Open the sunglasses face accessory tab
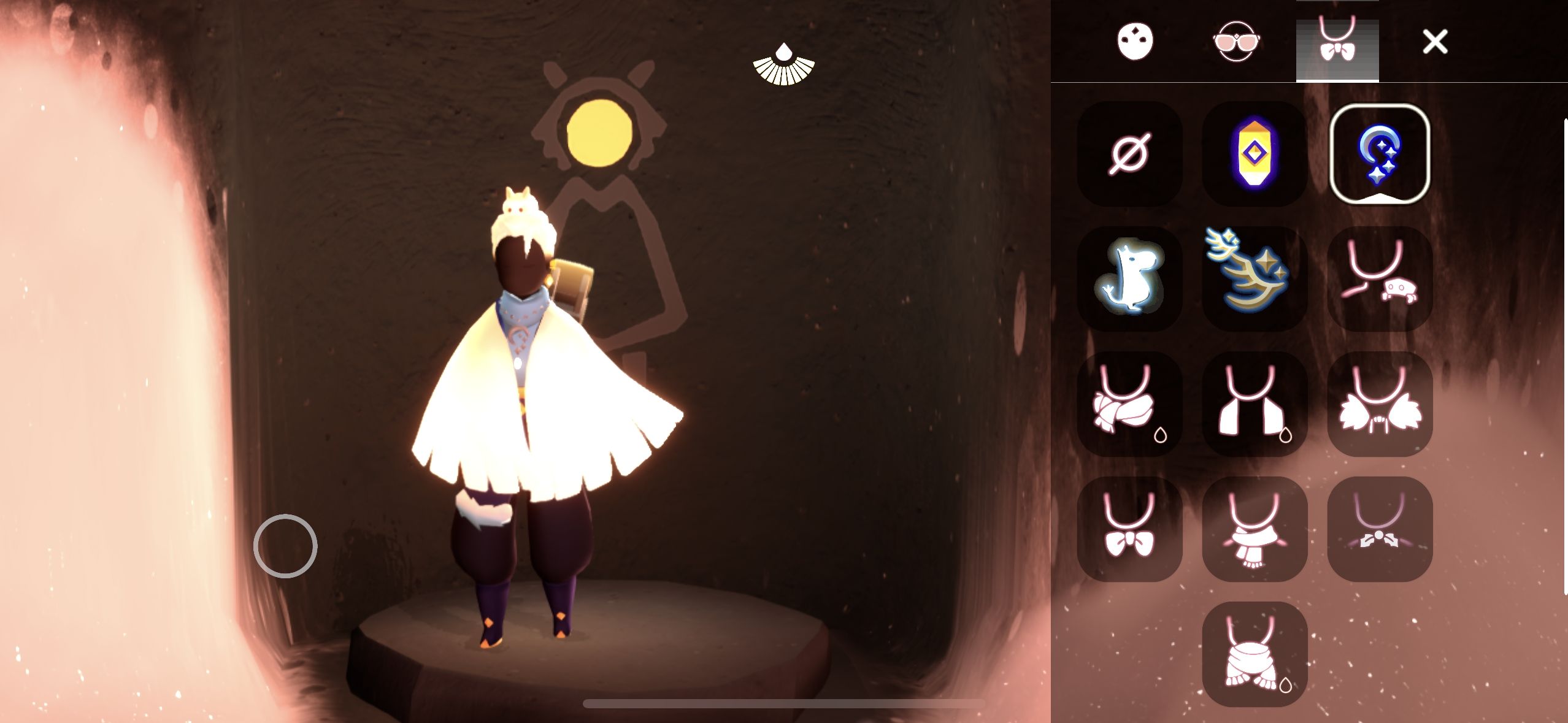The image size is (1568, 723). click(x=1236, y=42)
